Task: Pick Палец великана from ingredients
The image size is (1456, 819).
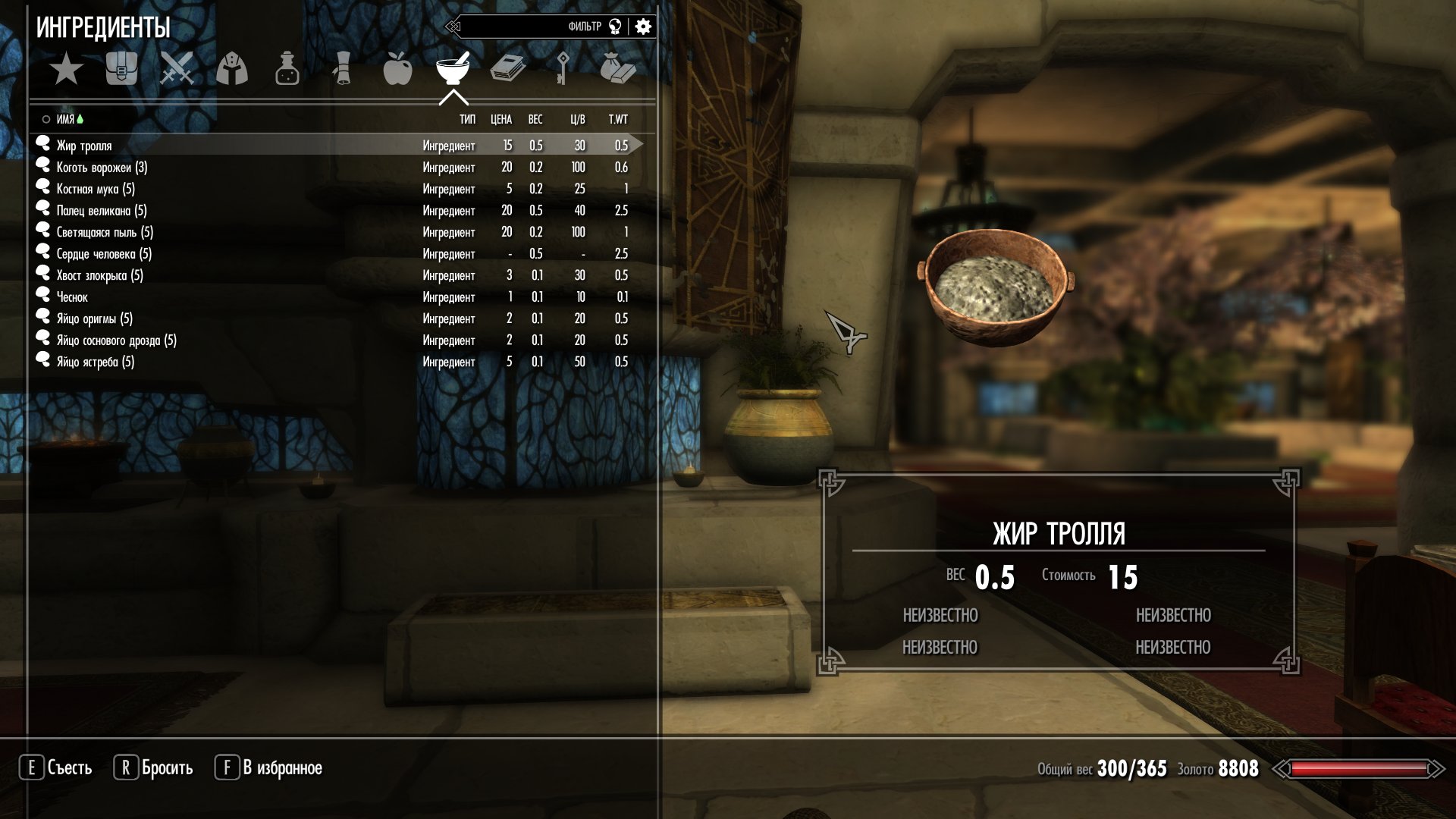Action: 102,211
